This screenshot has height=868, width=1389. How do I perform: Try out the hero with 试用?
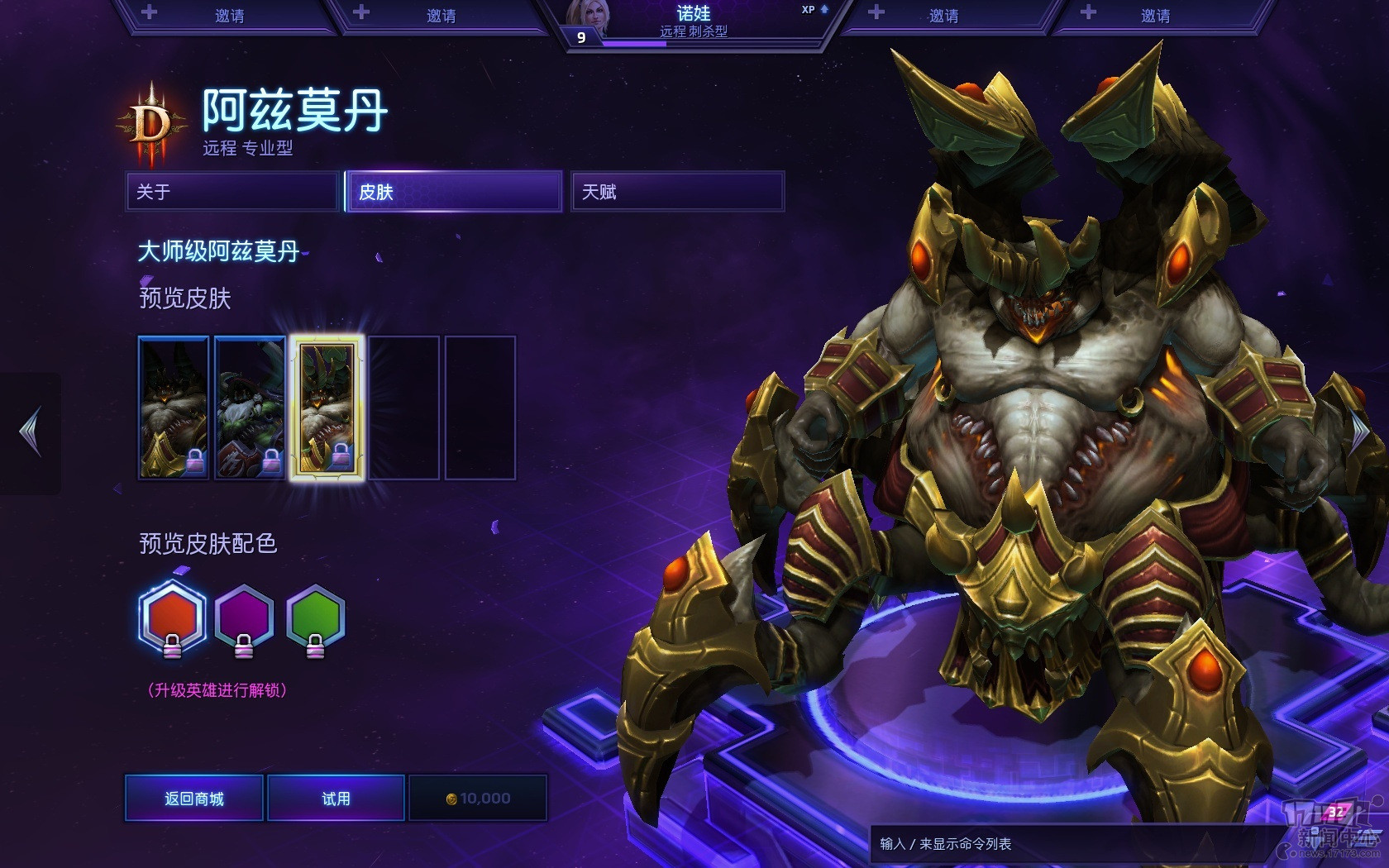click(x=336, y=798)
